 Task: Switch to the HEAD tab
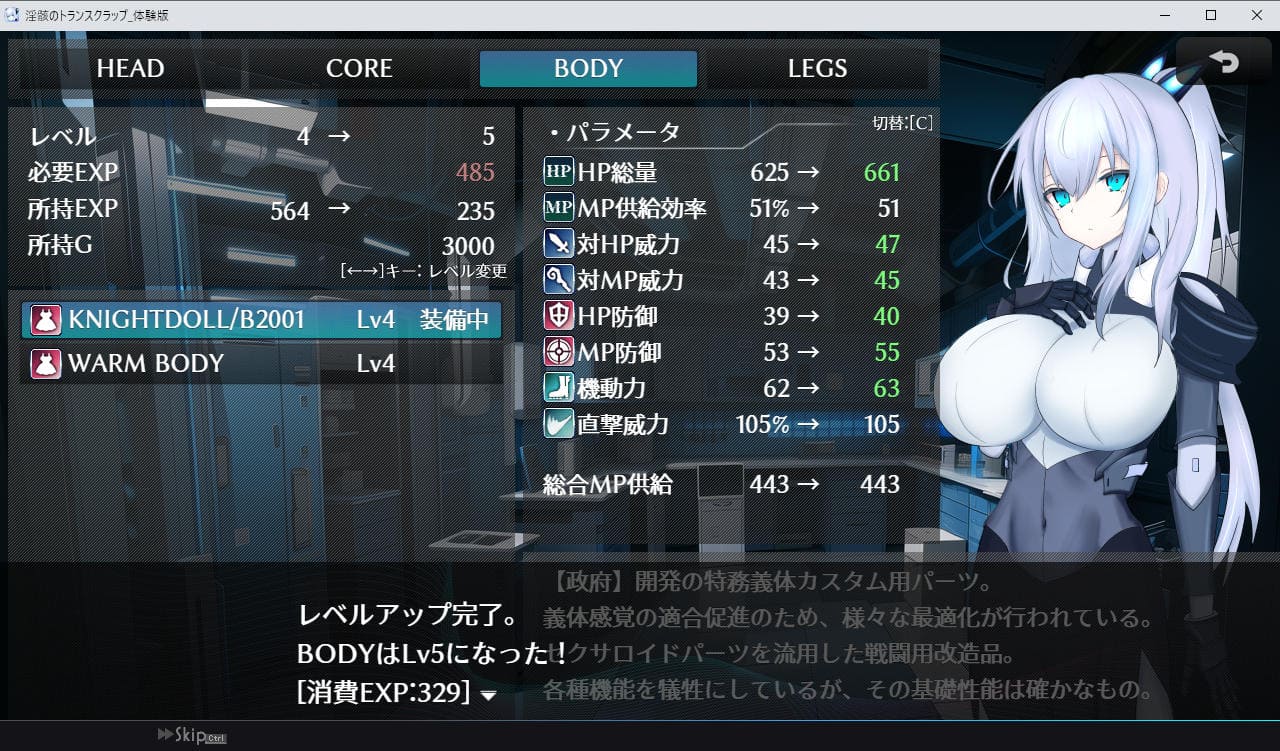pos(130,69)
